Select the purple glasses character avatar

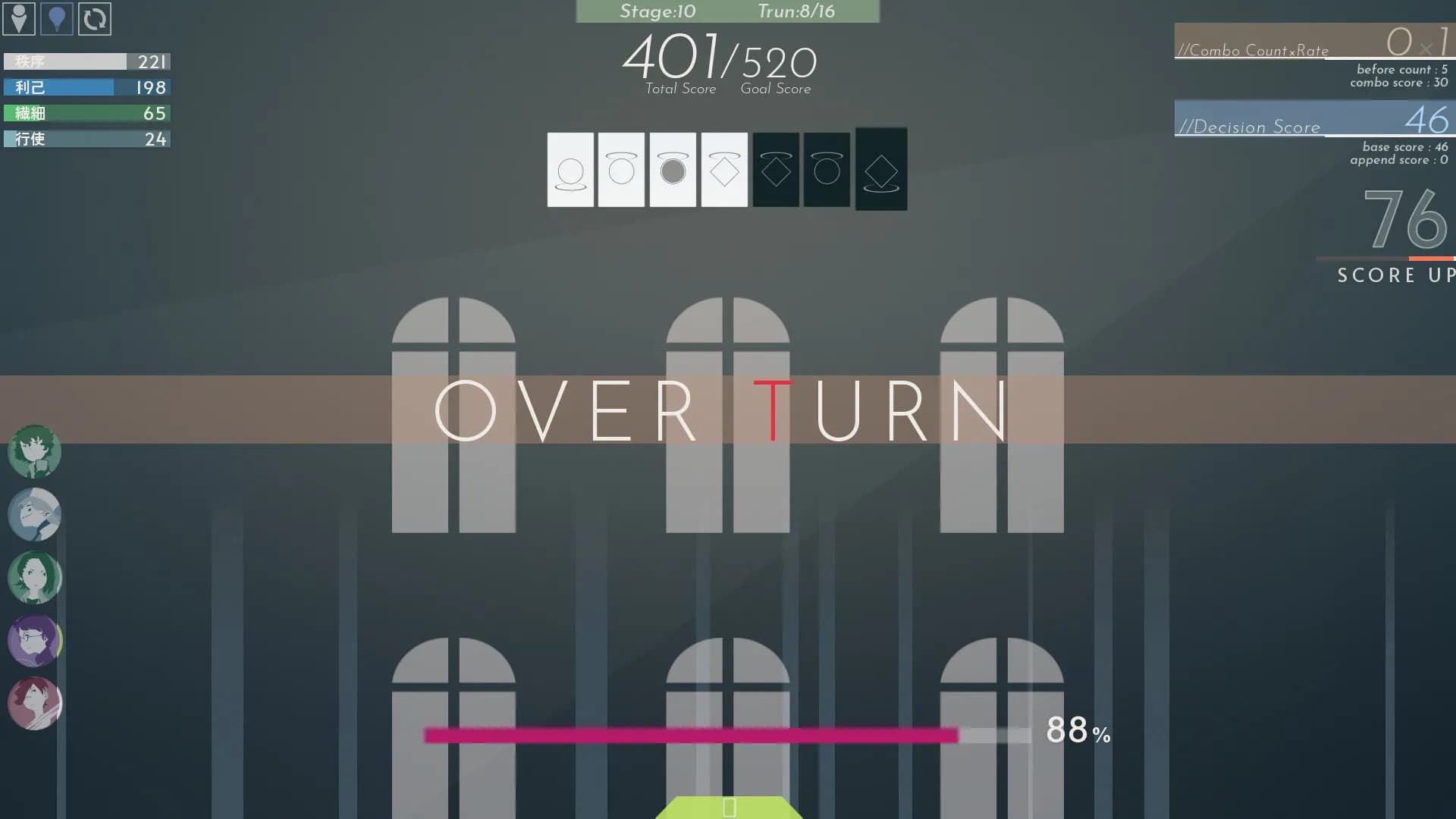click(34, 641)
